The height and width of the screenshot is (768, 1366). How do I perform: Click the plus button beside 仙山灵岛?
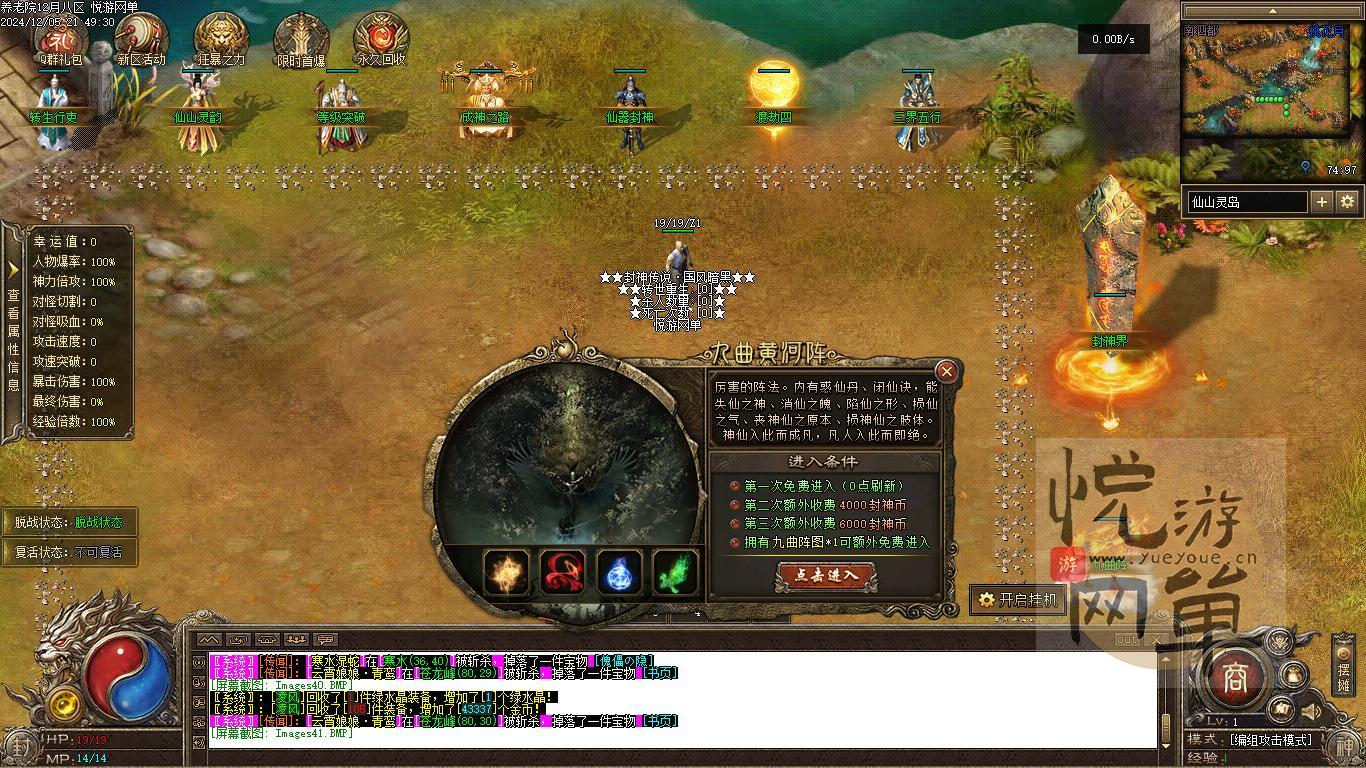(x=1322, y=202)
